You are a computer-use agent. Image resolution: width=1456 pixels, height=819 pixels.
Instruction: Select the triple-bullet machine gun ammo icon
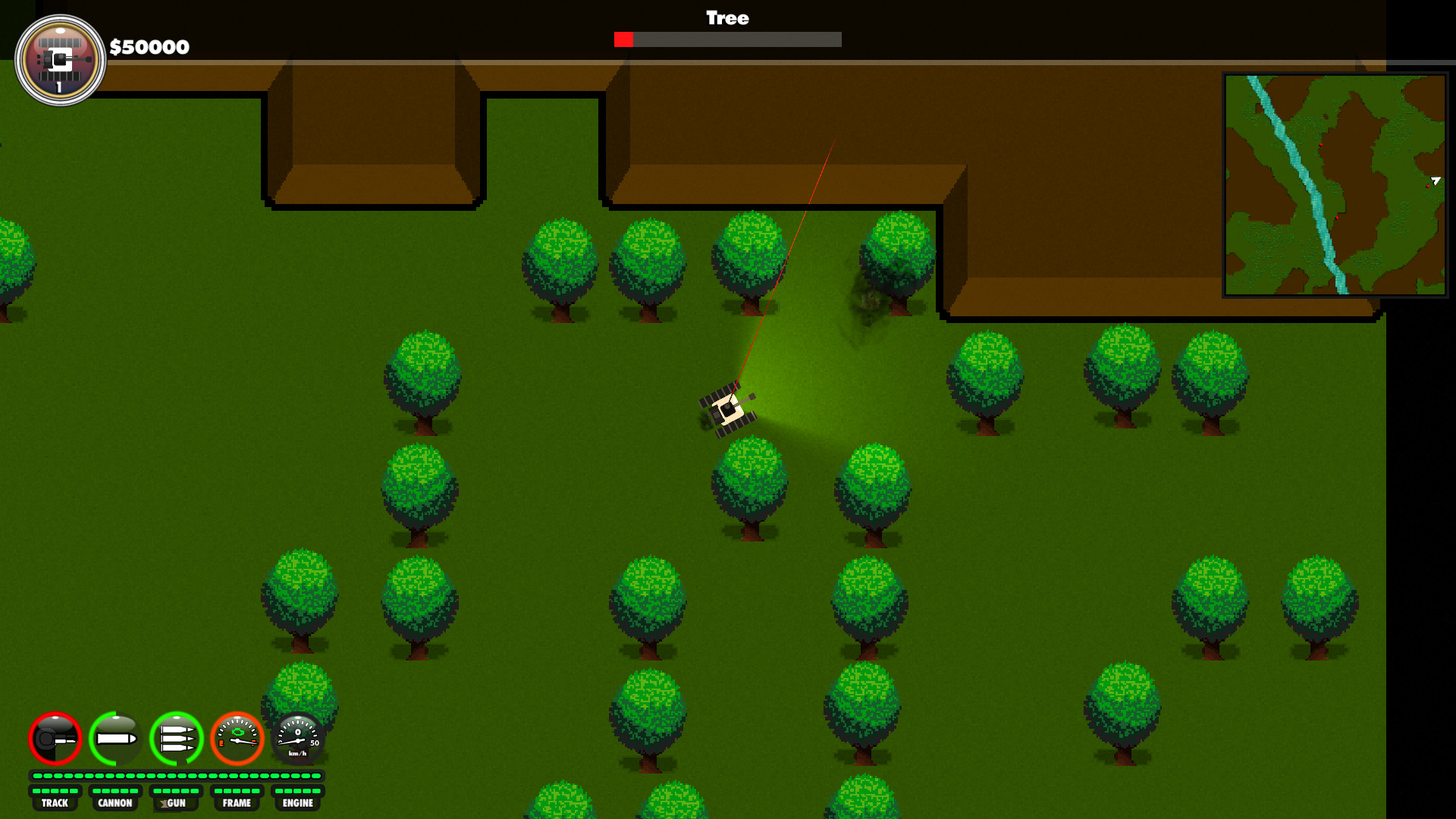click(x=175, y=739)
